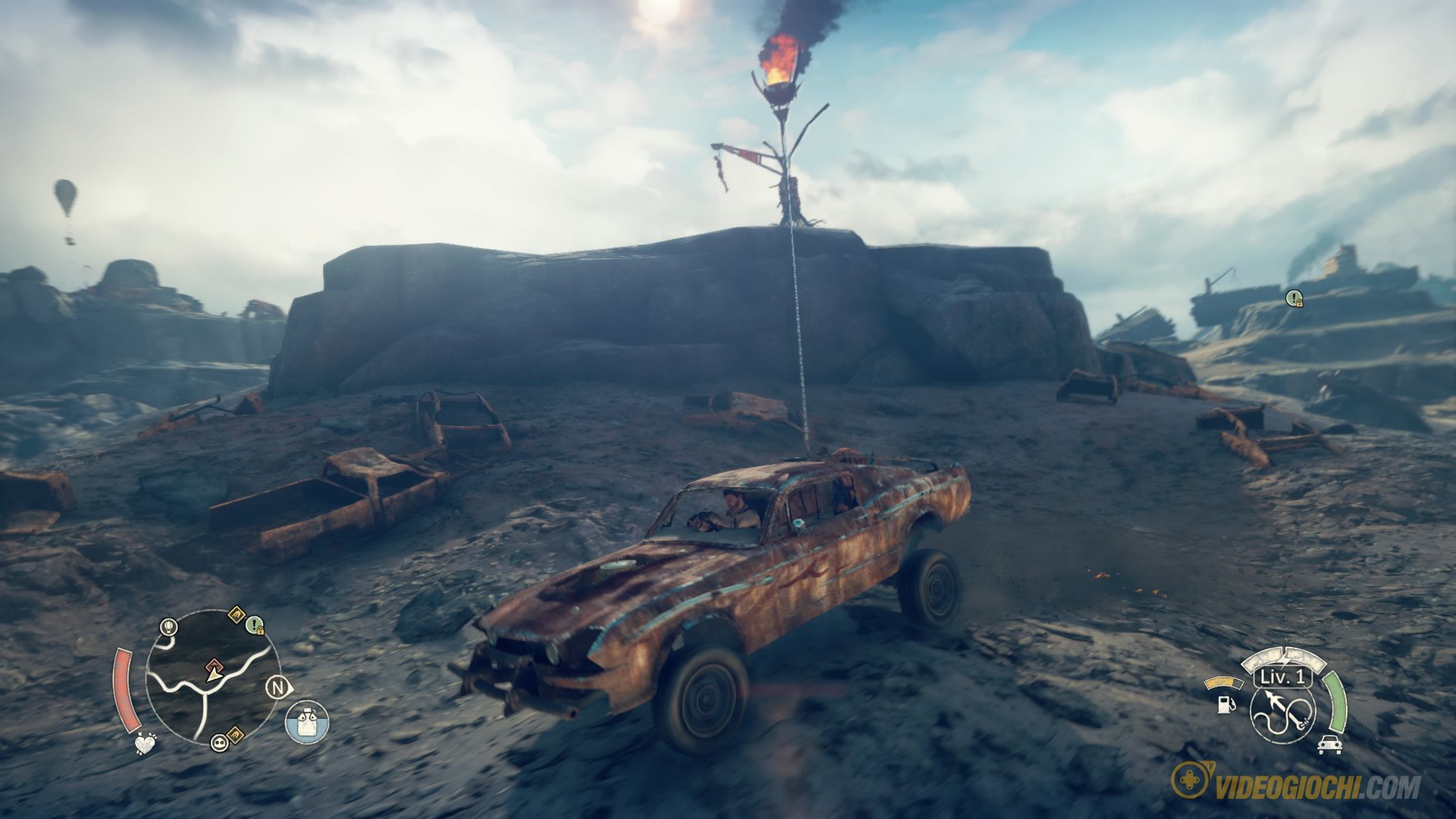Select the north compass indicator

278,688
